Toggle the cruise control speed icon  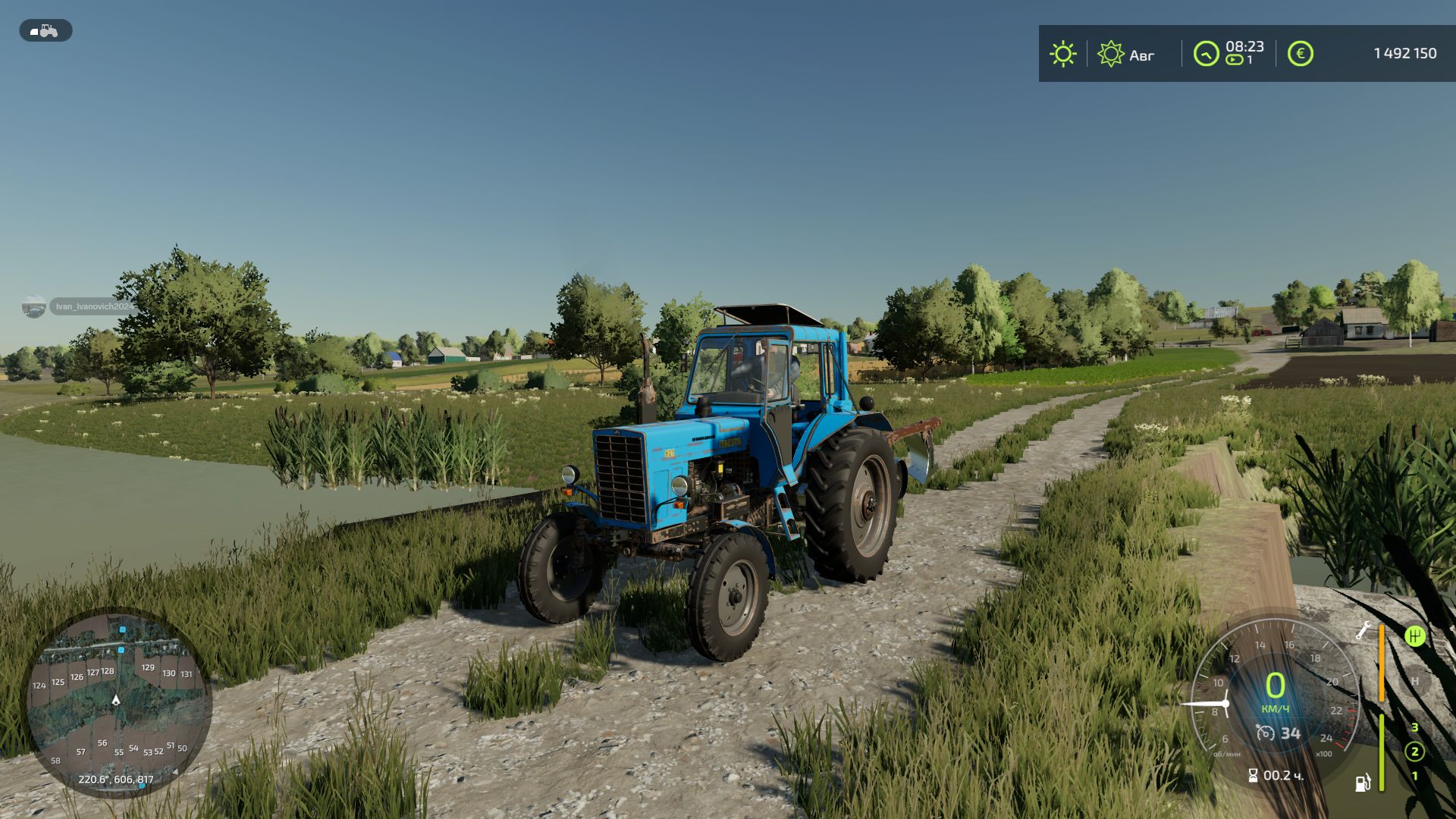(1265, 733)
